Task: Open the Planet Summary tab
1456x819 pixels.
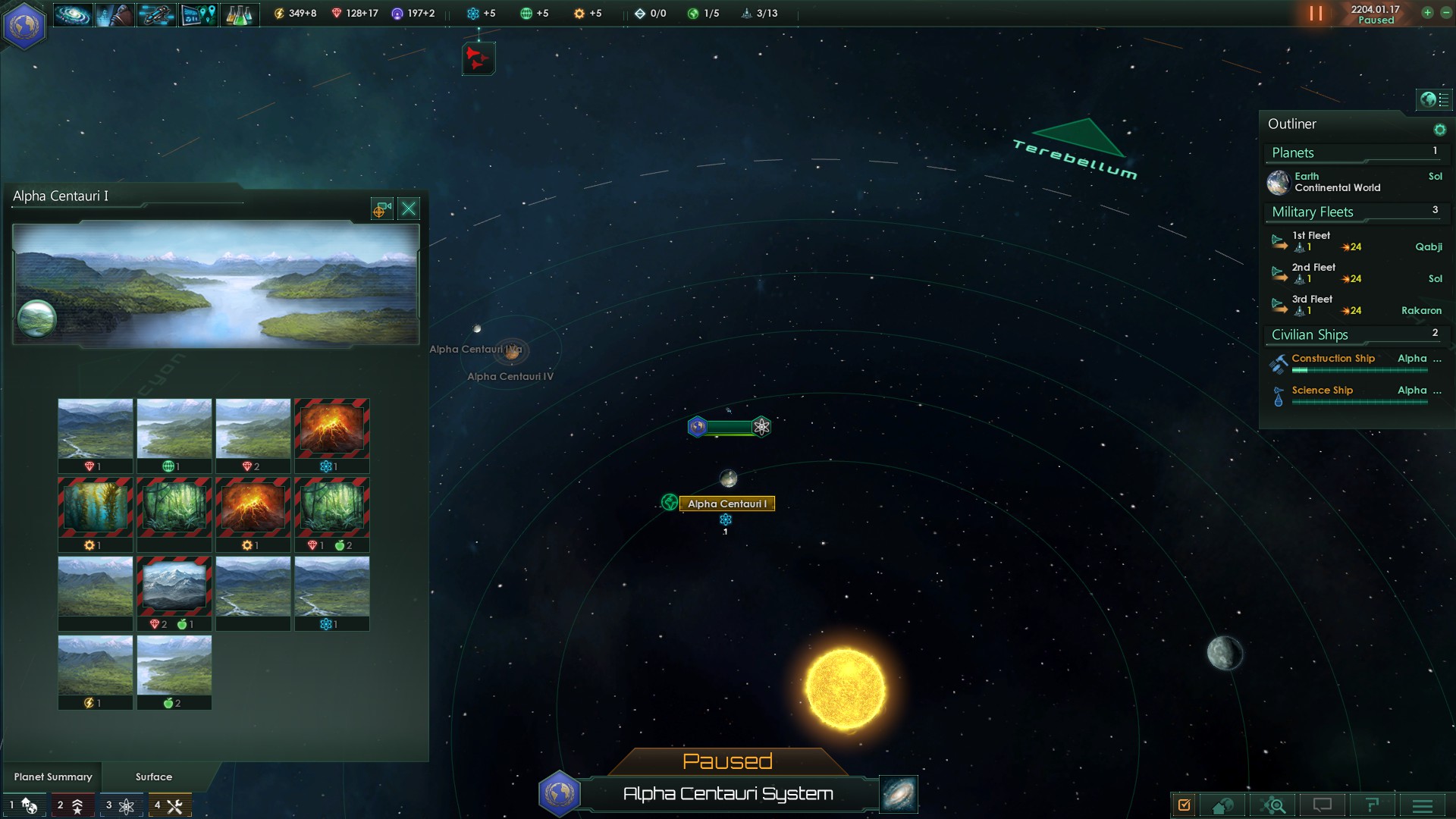Action: [x=53, y=777]
